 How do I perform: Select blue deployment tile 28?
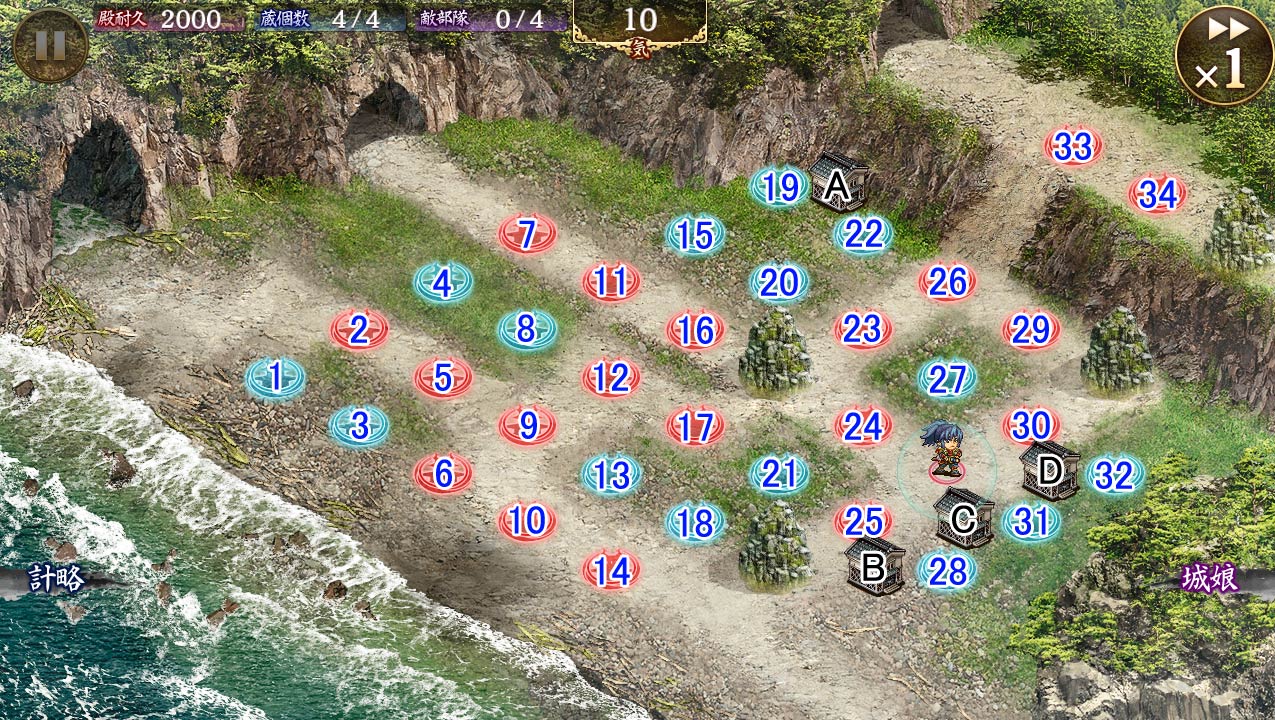[947, 569]
